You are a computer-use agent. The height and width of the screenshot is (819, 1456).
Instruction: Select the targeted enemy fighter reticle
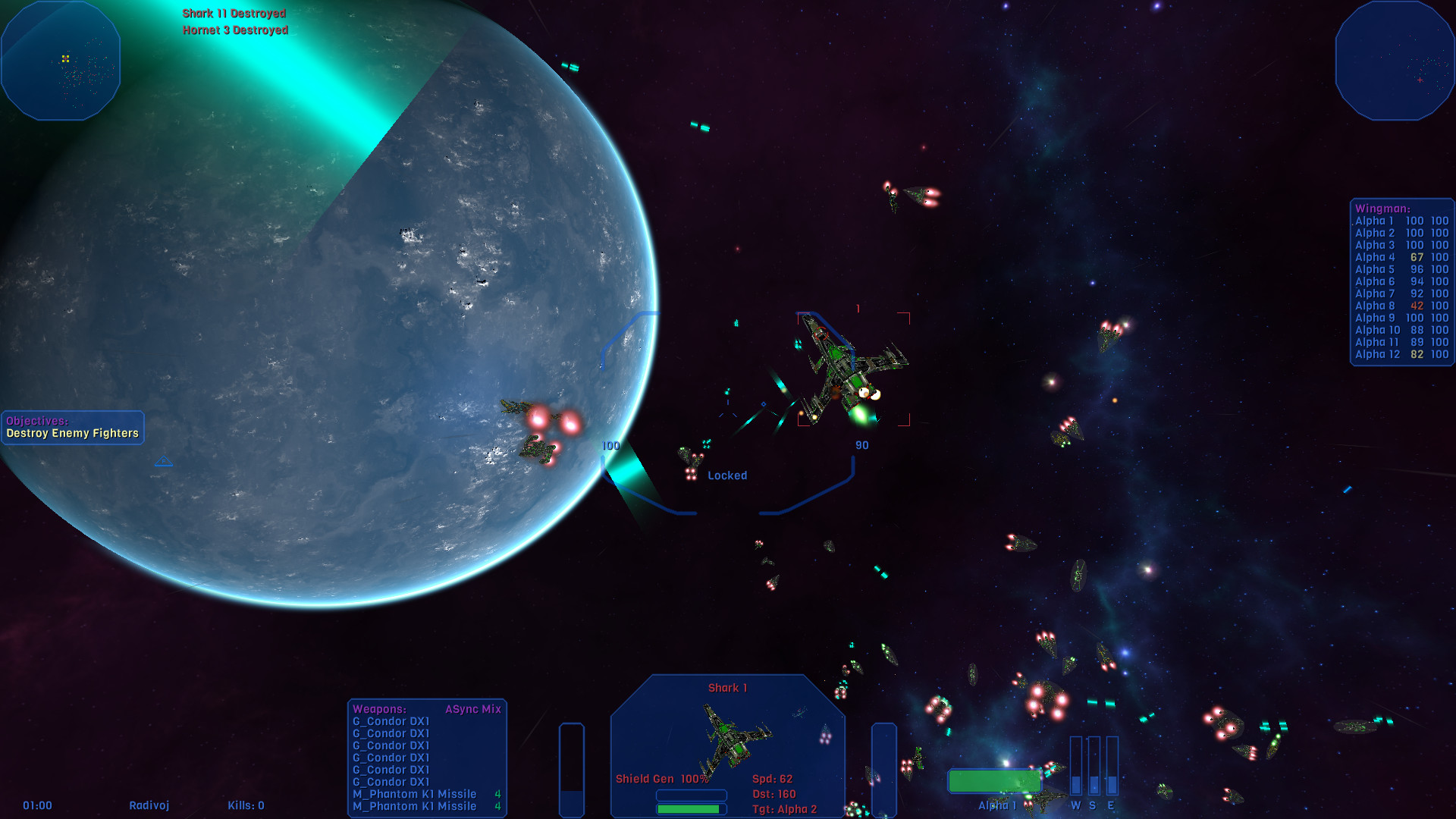852,369
